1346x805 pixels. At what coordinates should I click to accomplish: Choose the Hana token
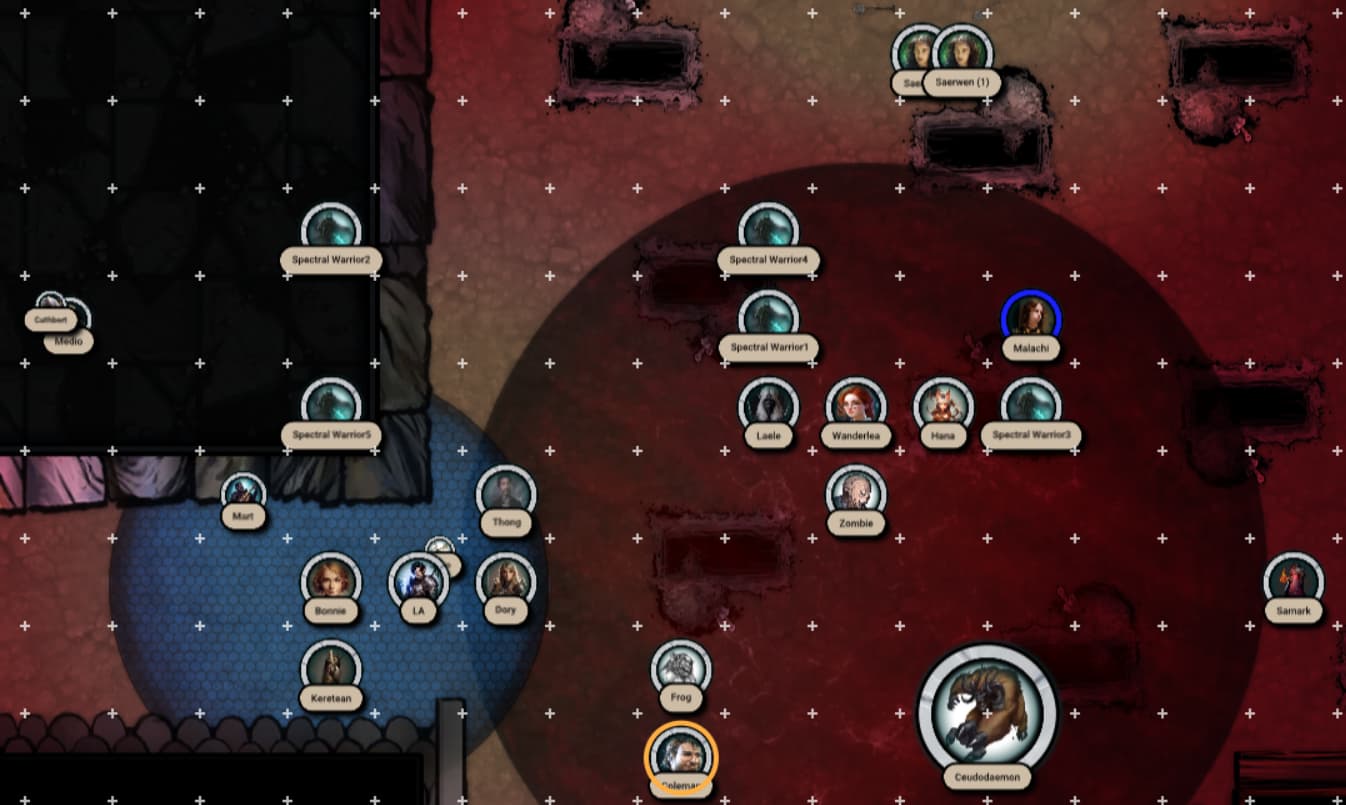coord(943,405)
